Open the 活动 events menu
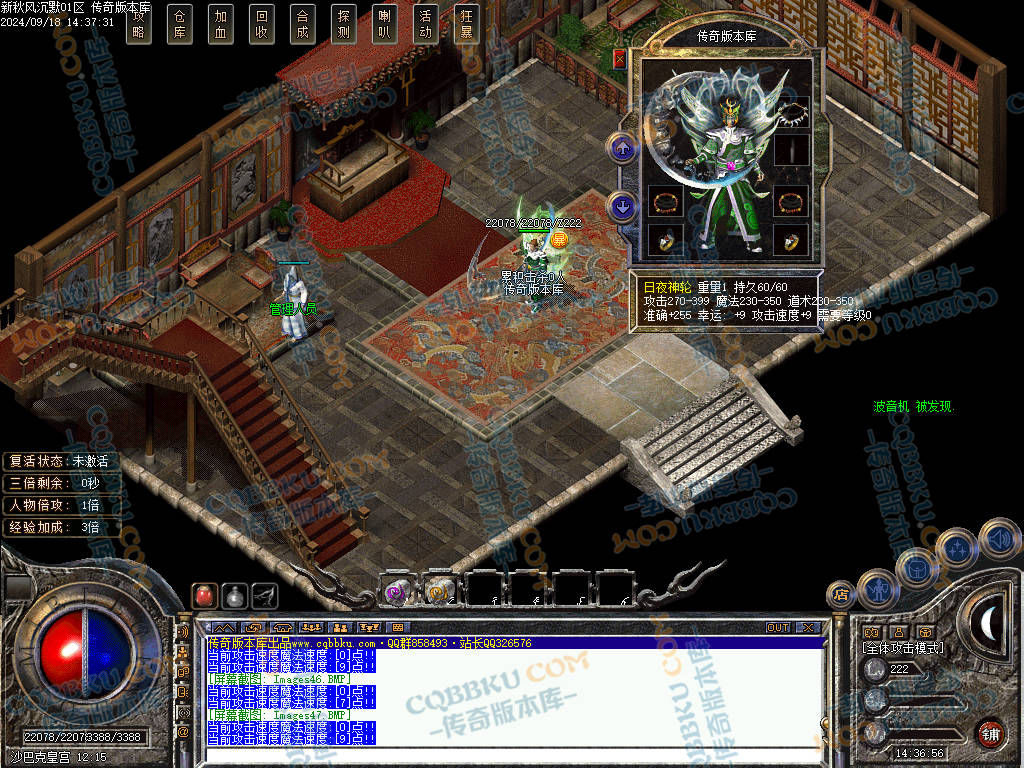The height and width of the screenshot is (768, 1024). (426, 24)
